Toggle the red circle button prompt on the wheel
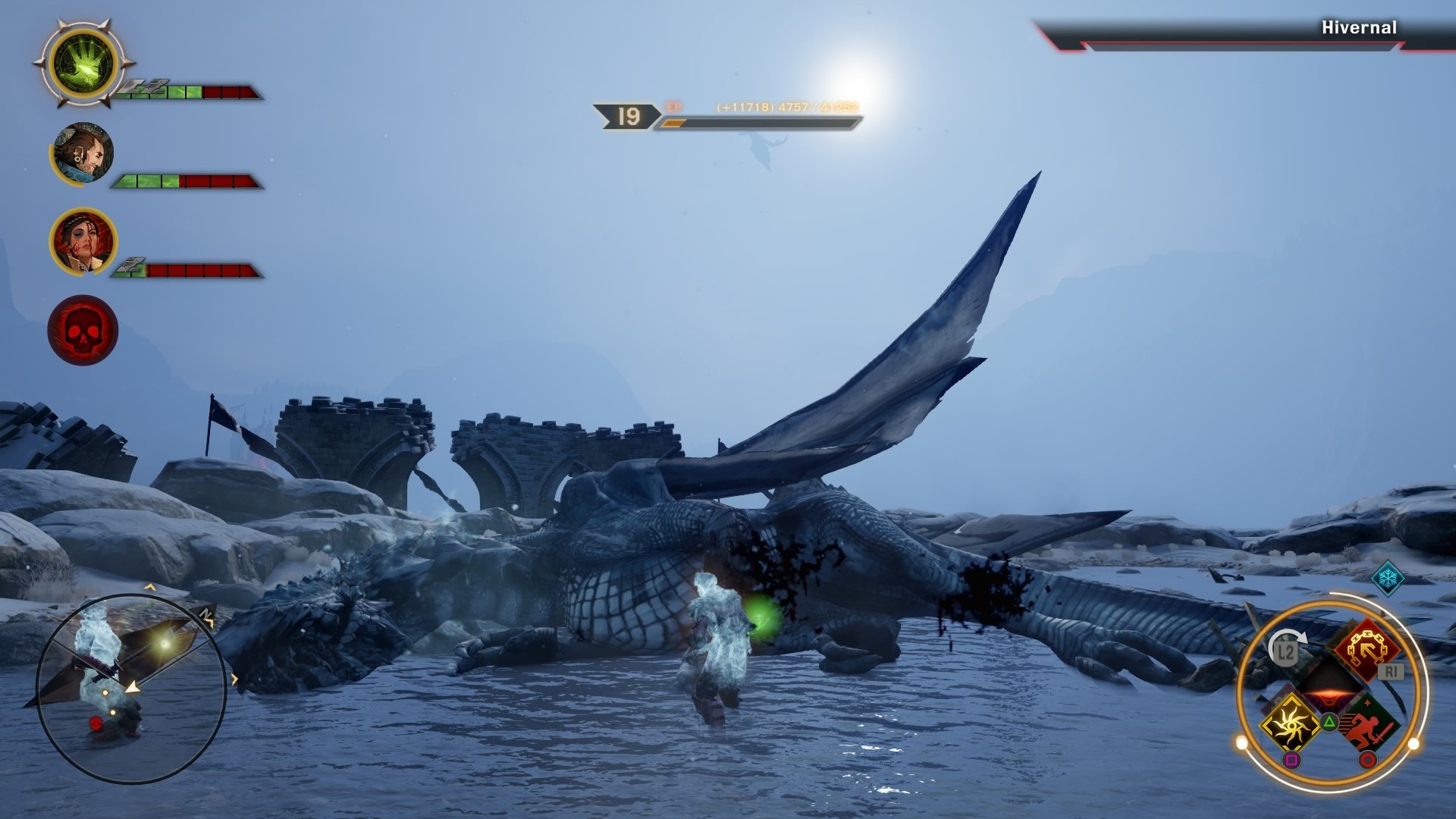 [x=1366, y=759]
